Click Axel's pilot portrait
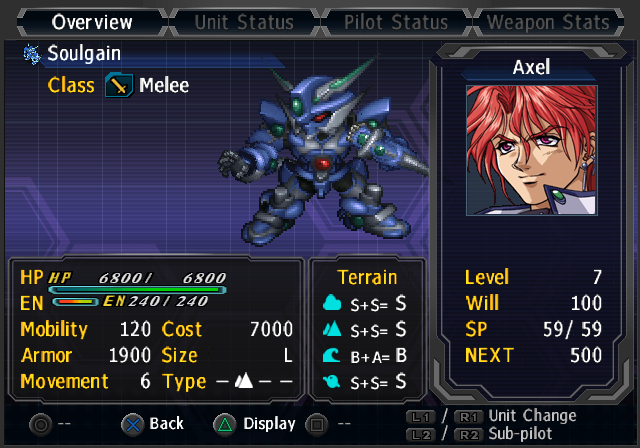Image resolution: width=640 pixels, height=448 pixels. (x=531, y=149)
